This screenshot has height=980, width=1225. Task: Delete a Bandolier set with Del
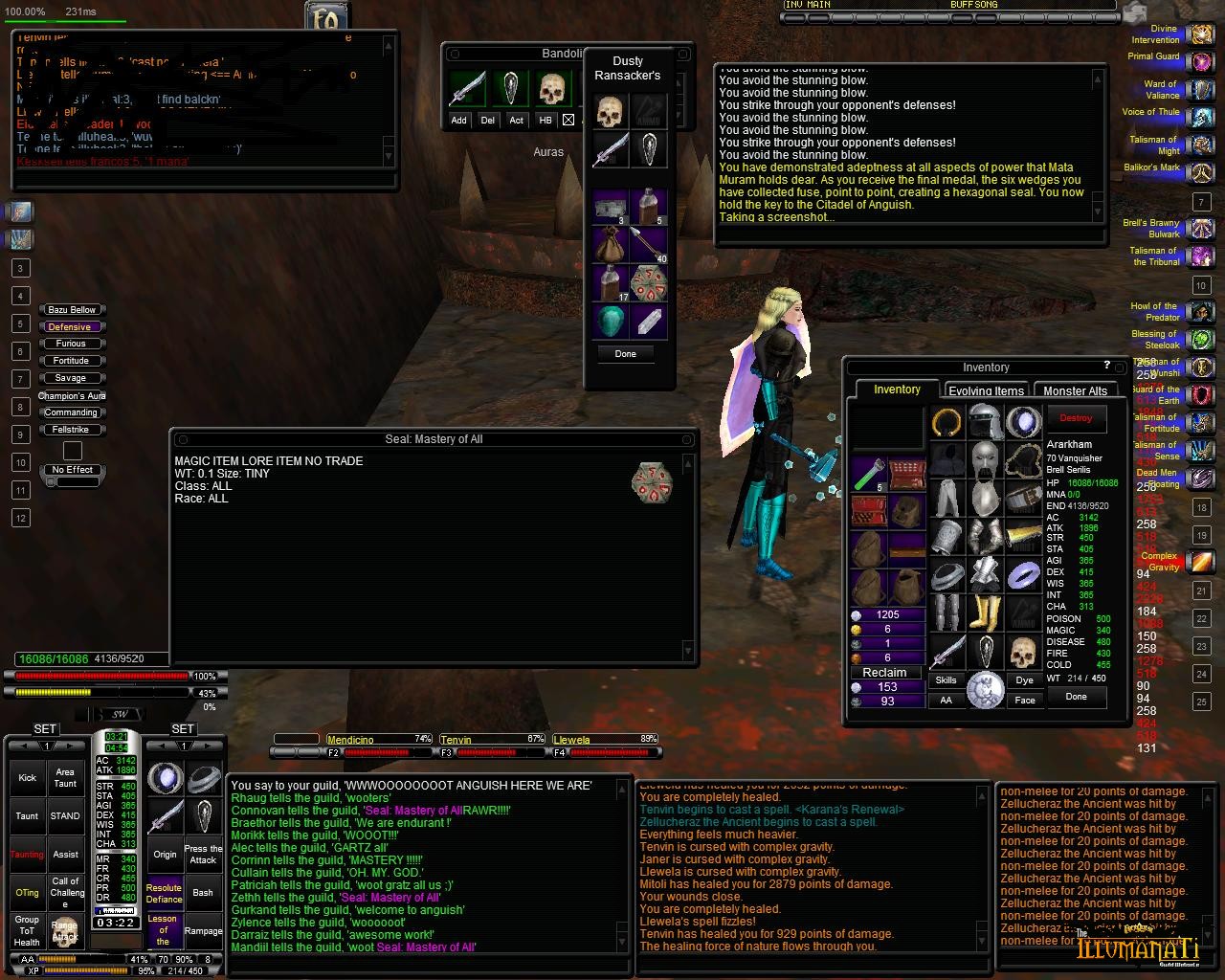click(488, 121)
